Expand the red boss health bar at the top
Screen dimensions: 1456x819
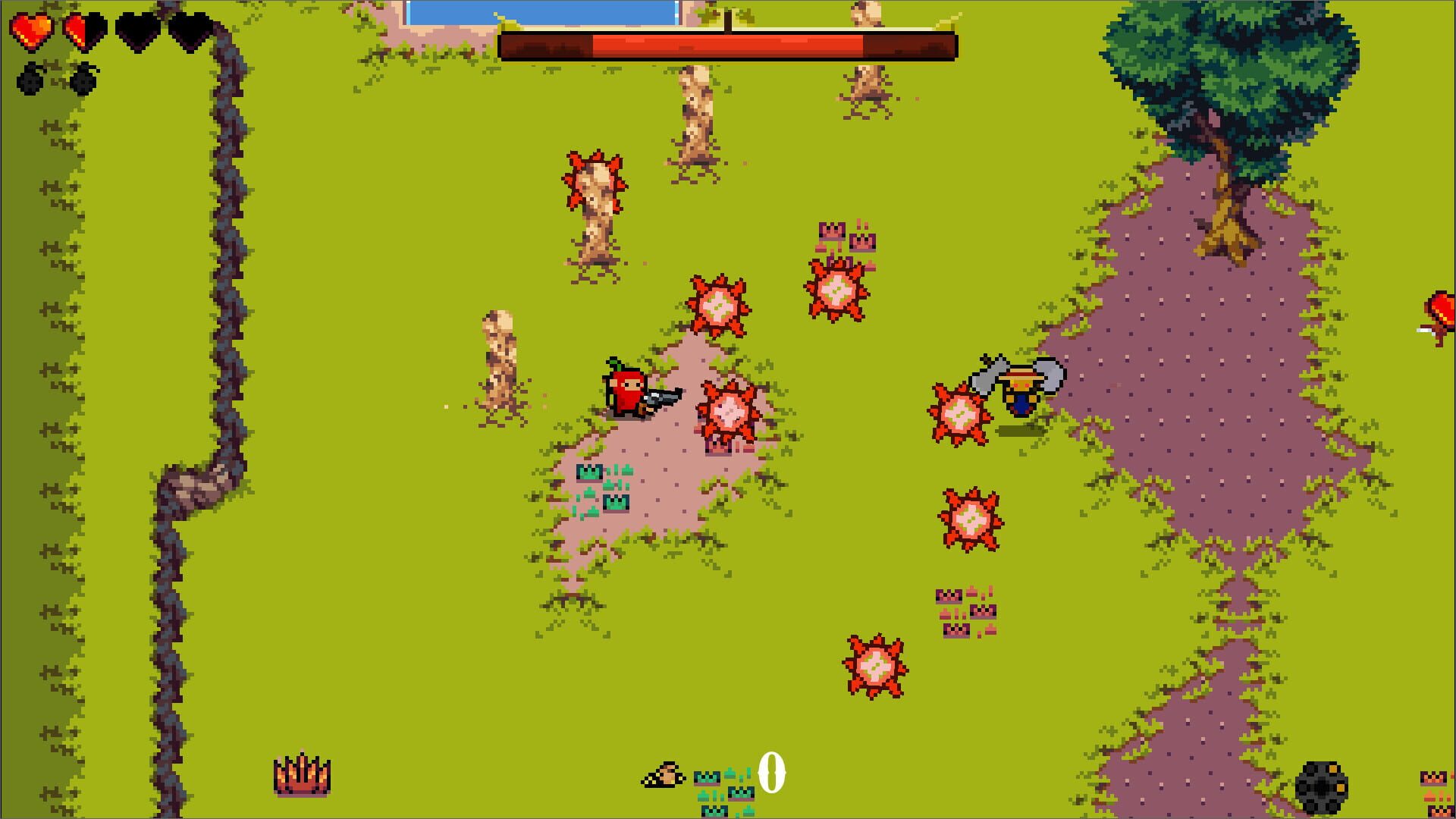(x=728, y=44)
